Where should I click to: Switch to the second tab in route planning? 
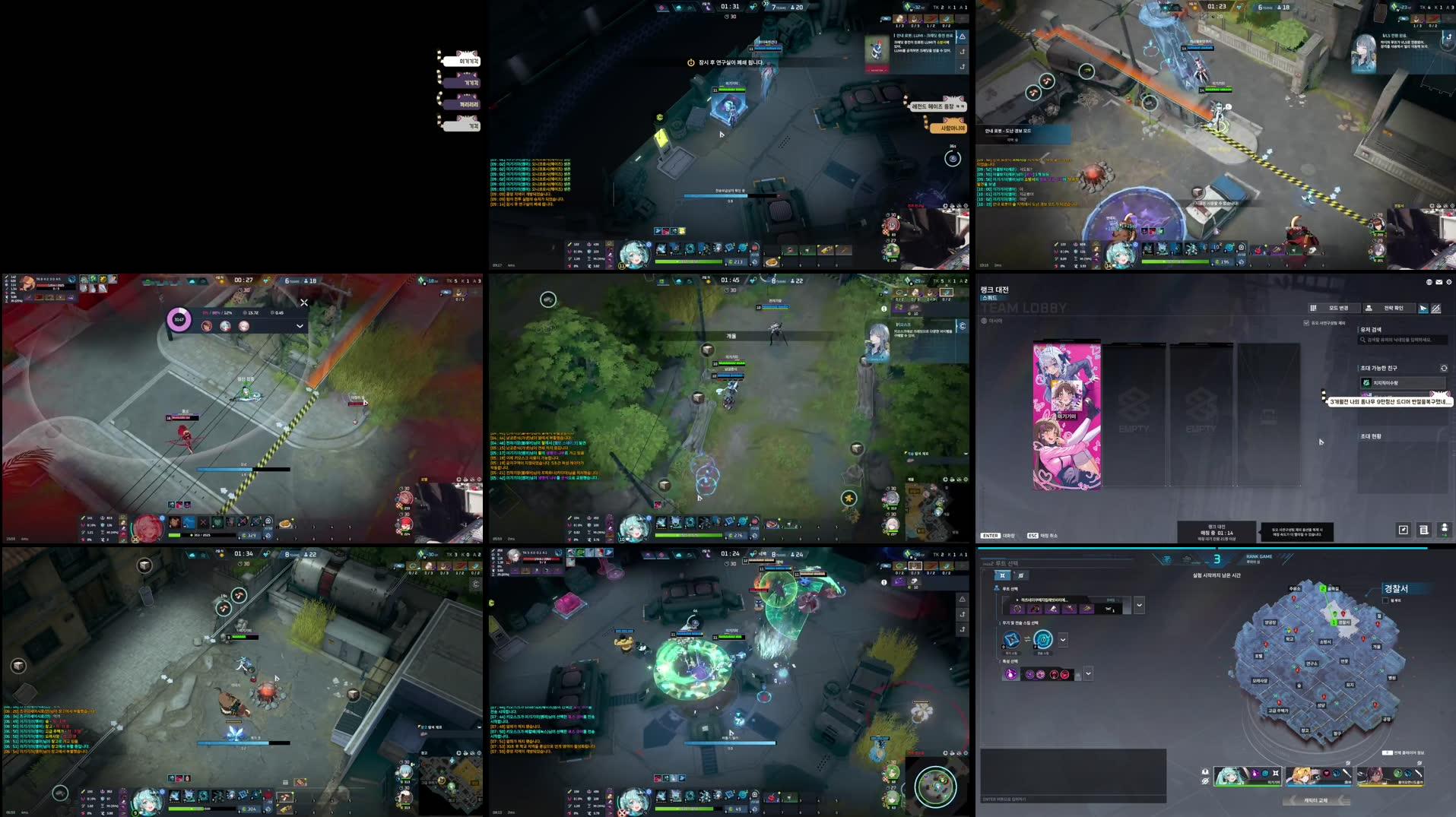1021,576
